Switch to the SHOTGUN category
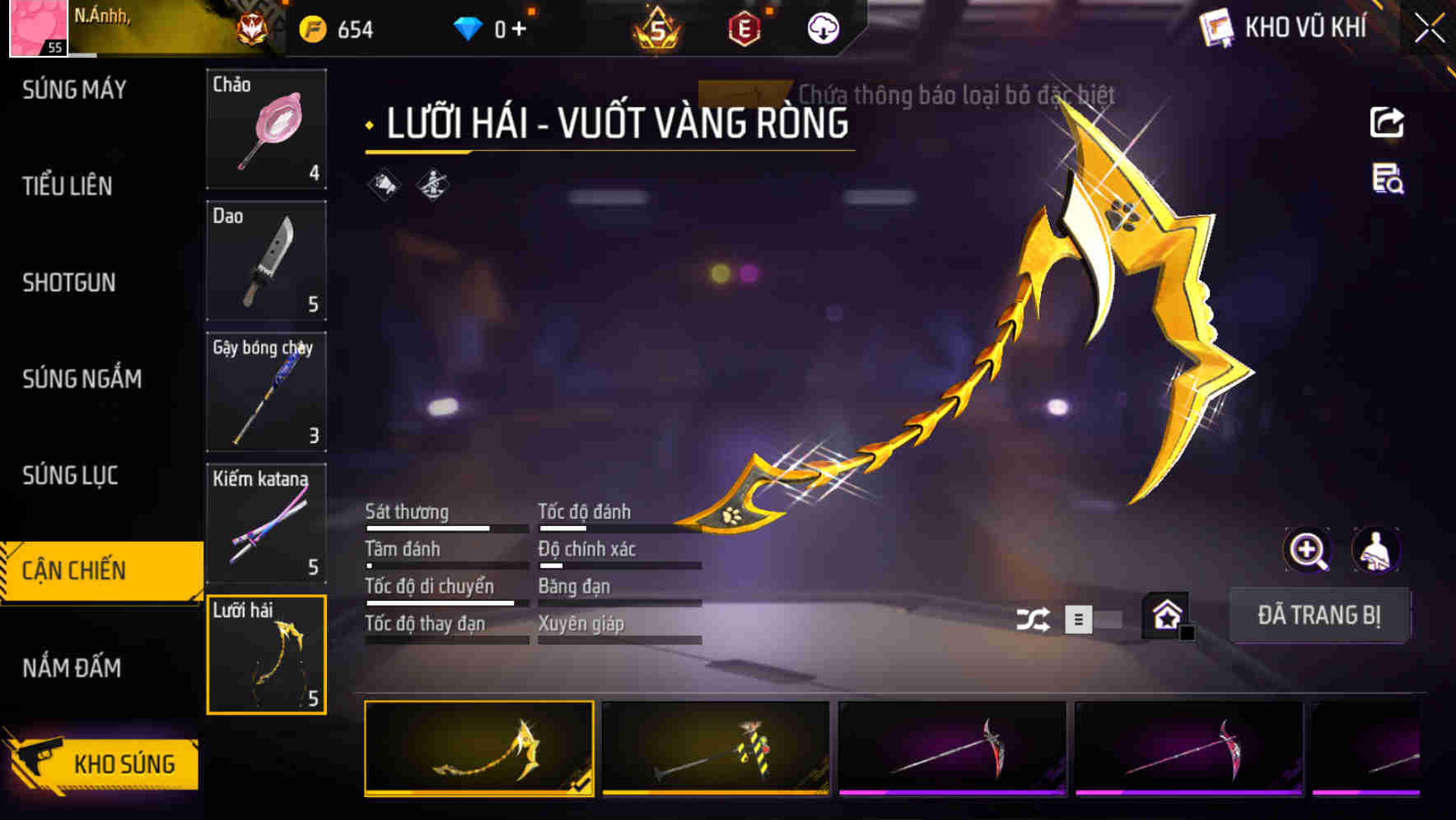Viewport: 1456px width, 820px height. click(x=69, y=282)
